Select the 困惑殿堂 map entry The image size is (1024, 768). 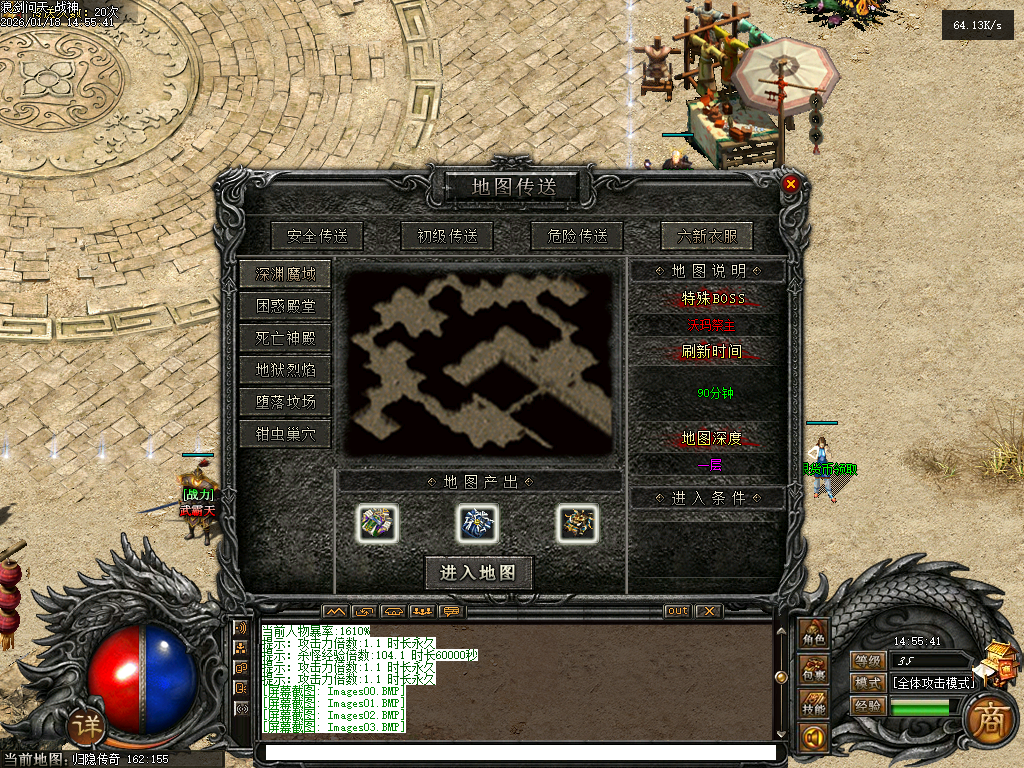[285, 306]
